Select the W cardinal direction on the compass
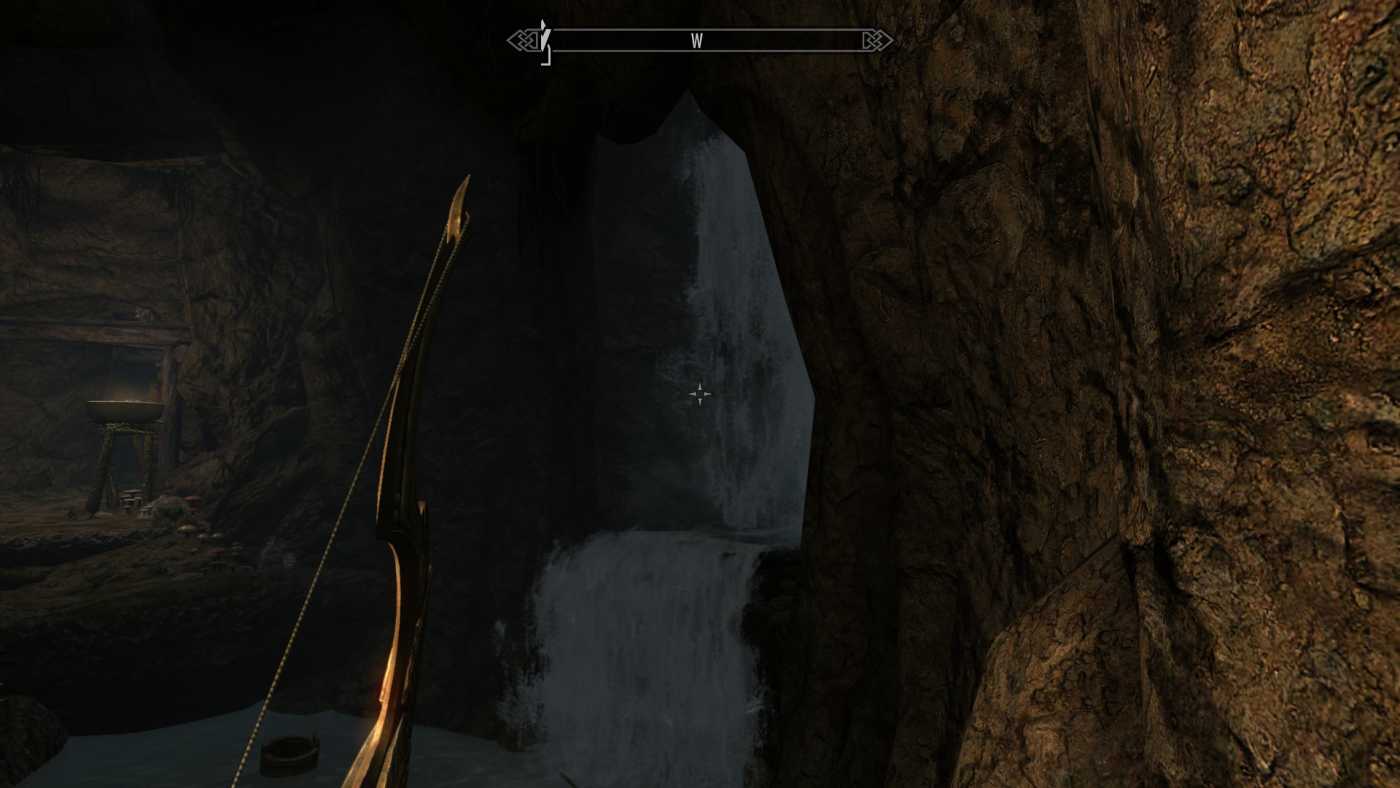 [699, 41]
